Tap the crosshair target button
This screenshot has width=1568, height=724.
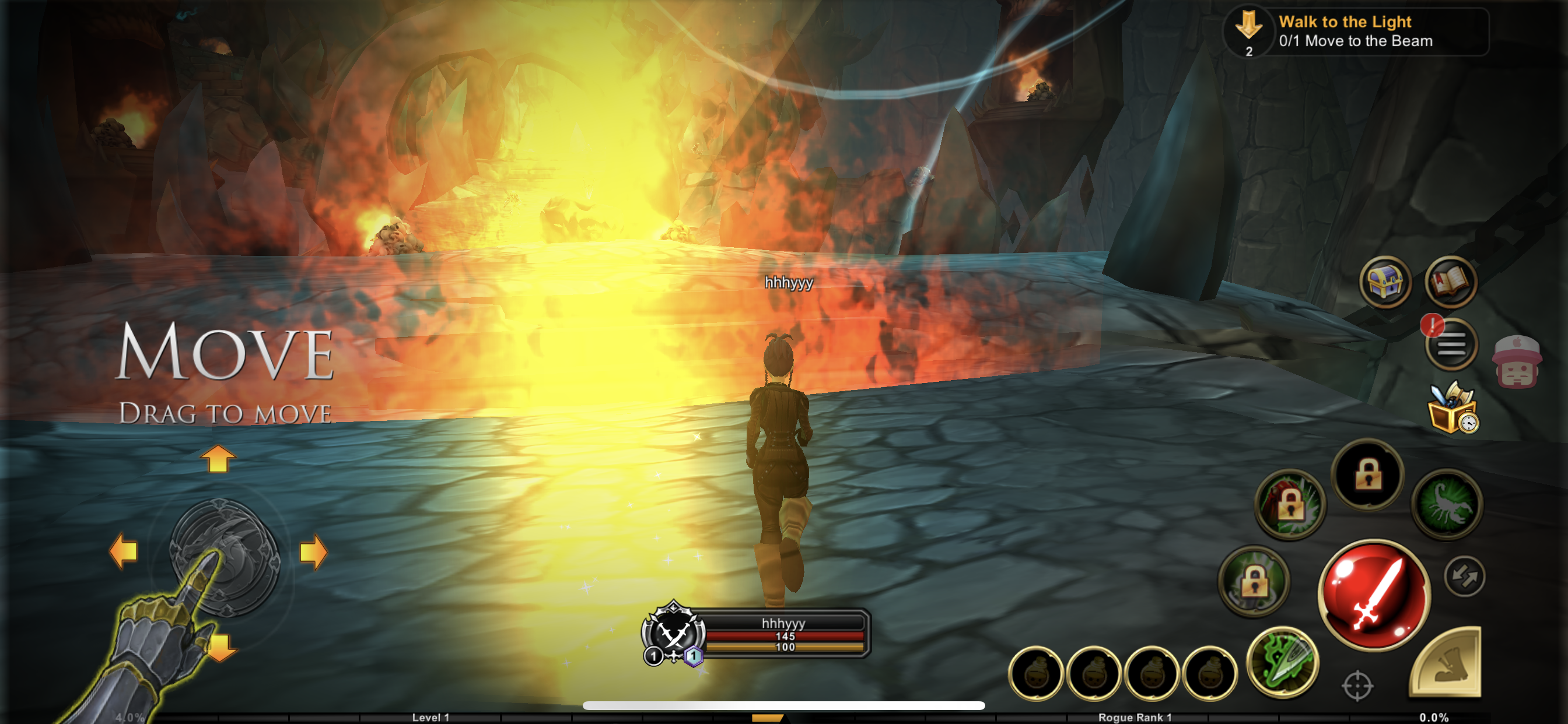(1357, 686)
